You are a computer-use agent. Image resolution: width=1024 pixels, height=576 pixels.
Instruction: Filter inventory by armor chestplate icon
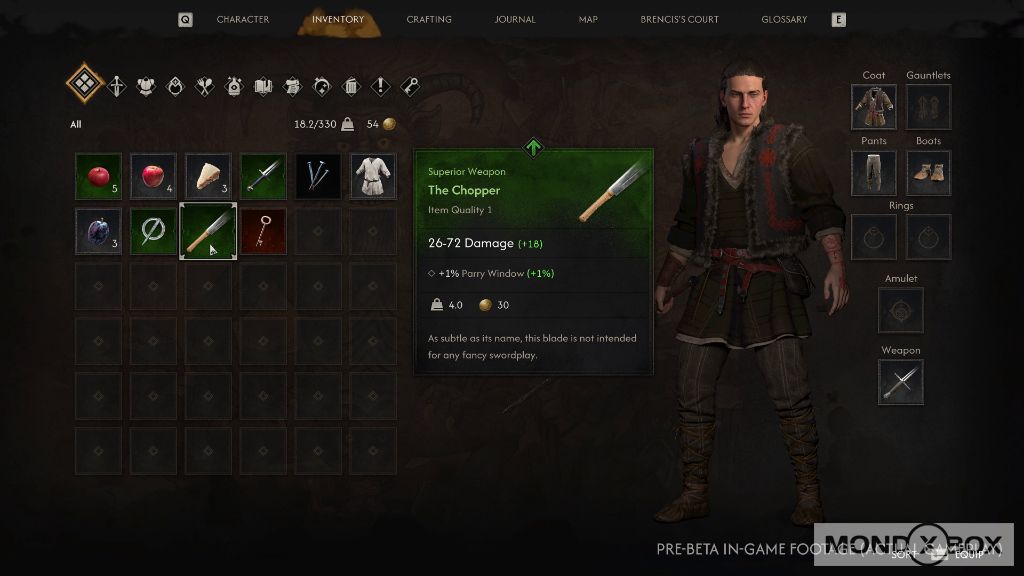pos(146,86)
